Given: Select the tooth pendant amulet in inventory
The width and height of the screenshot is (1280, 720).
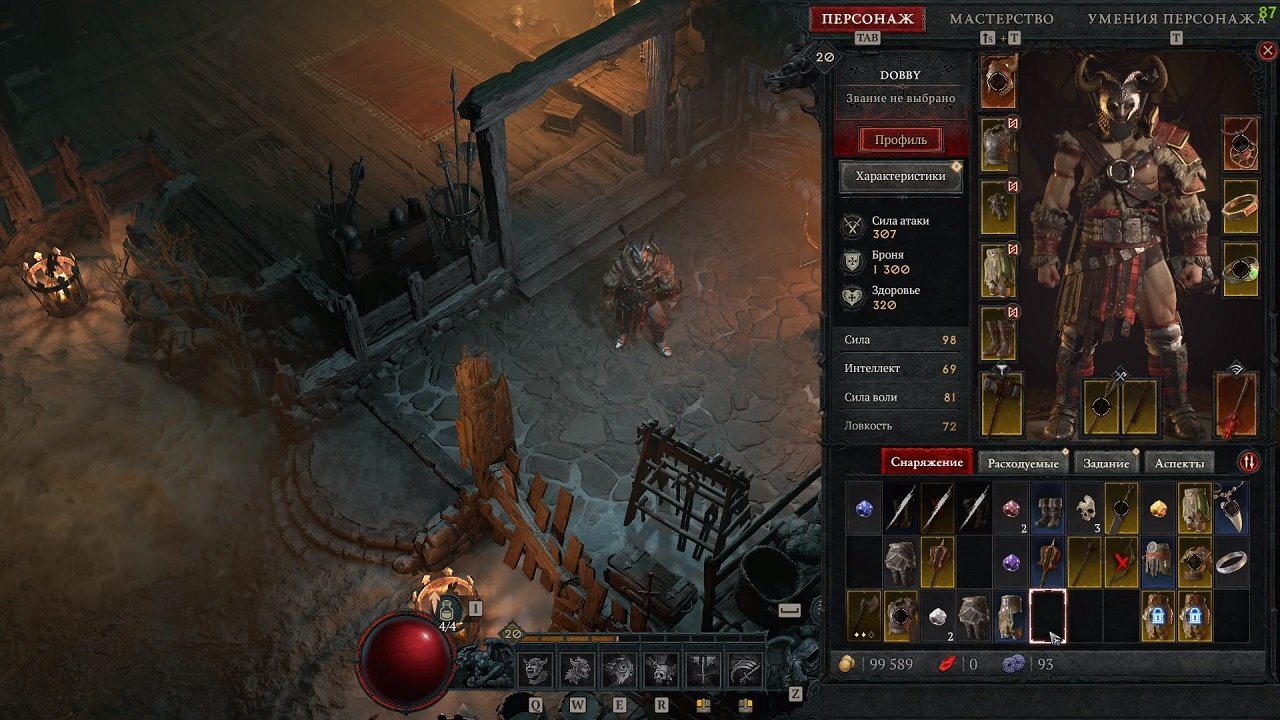Looking at the screenshot, I should [1231, 507].
